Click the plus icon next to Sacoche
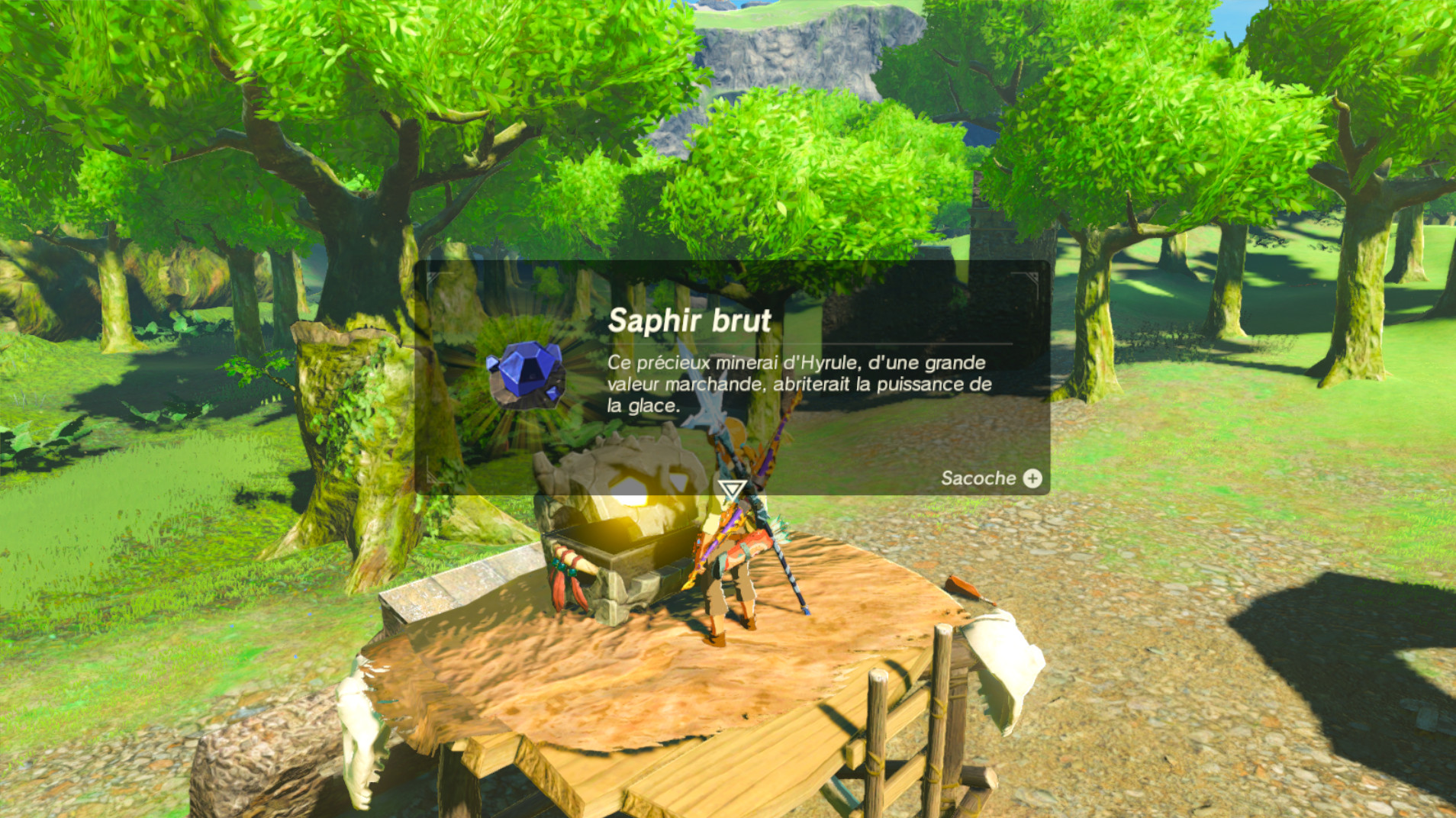The image size is (1456, 818). [1033, 479]
